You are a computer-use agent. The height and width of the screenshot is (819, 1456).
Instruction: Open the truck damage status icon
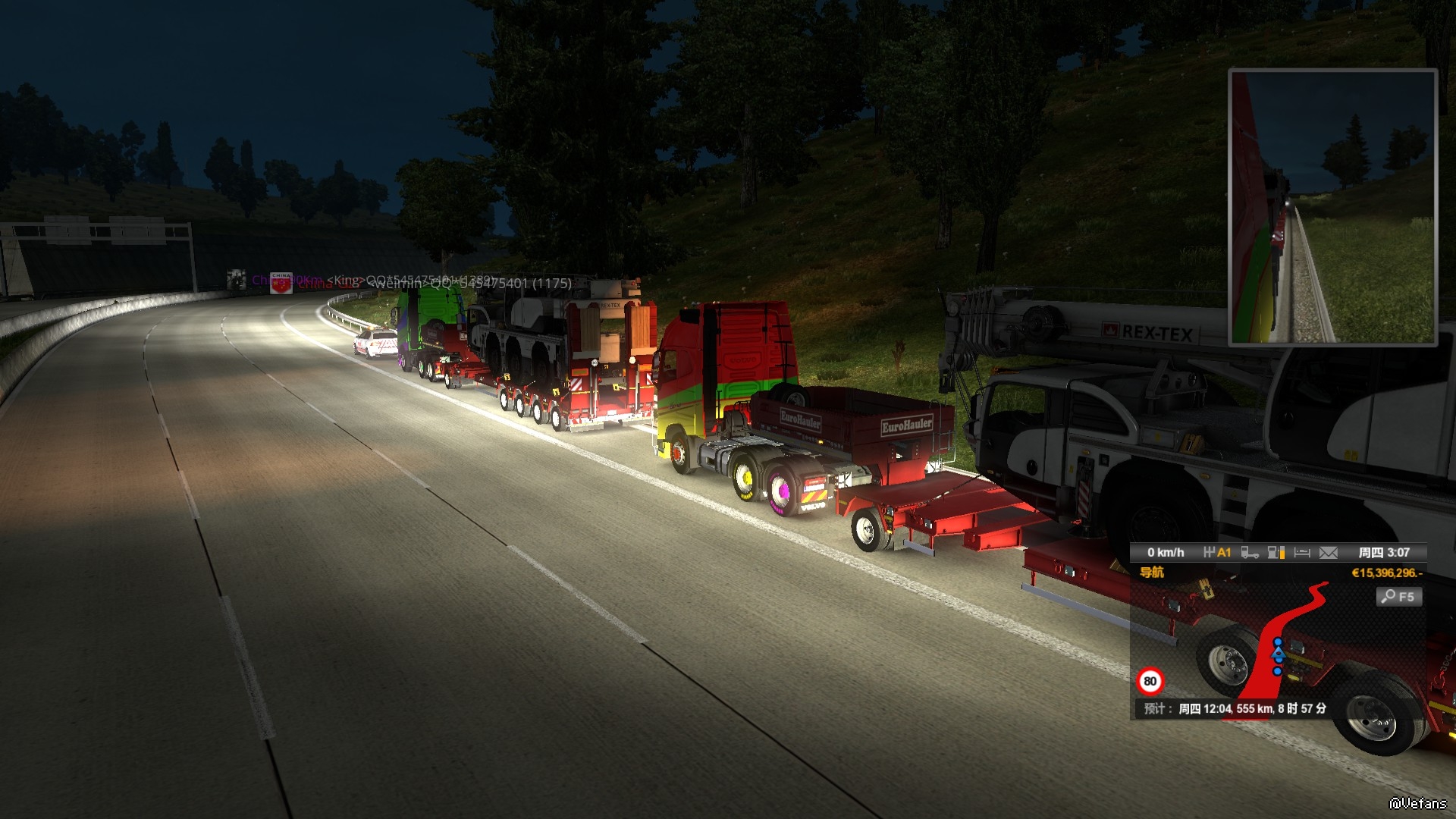coord(1250,553)
